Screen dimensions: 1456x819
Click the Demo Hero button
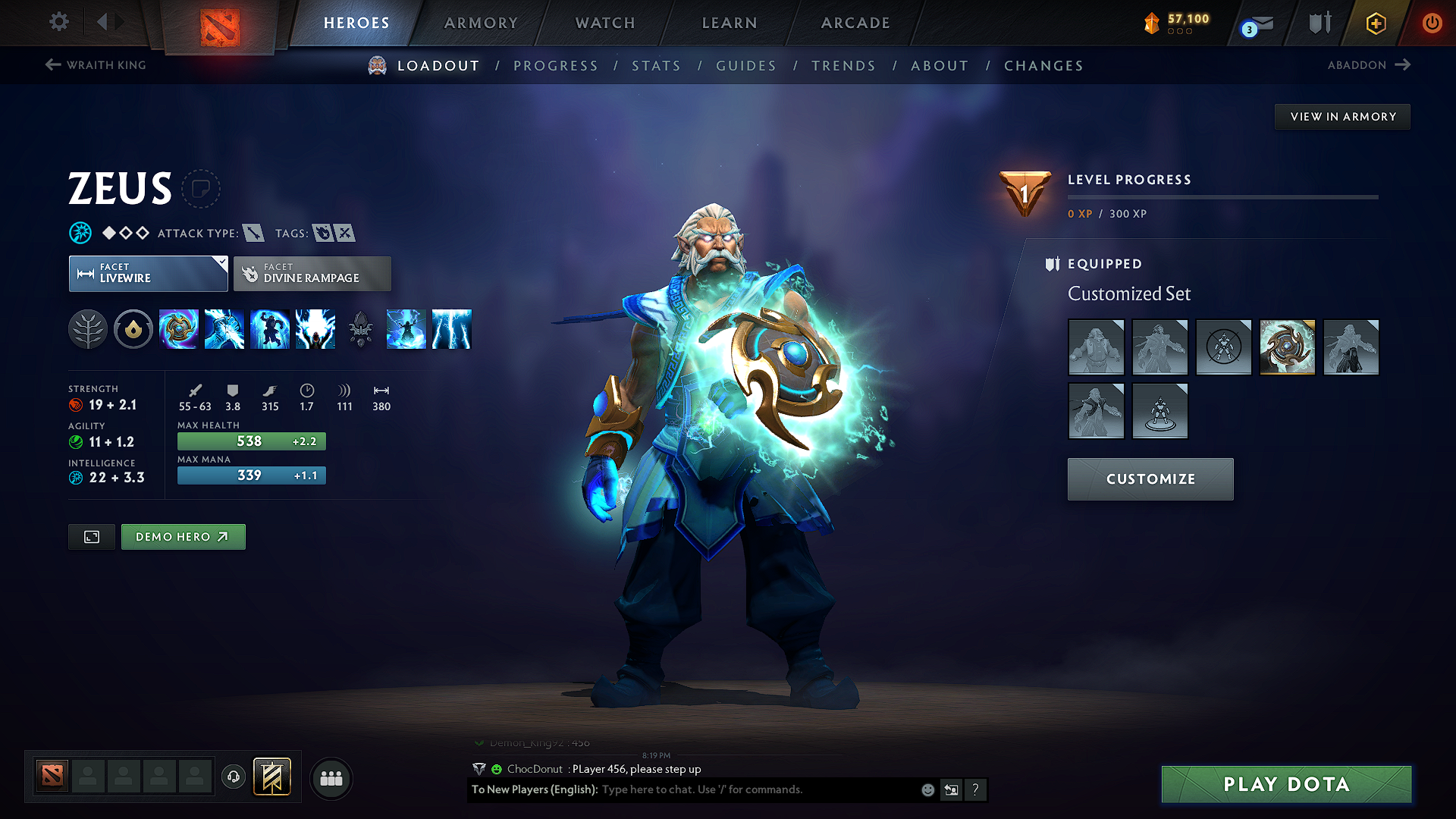point(183,536)
